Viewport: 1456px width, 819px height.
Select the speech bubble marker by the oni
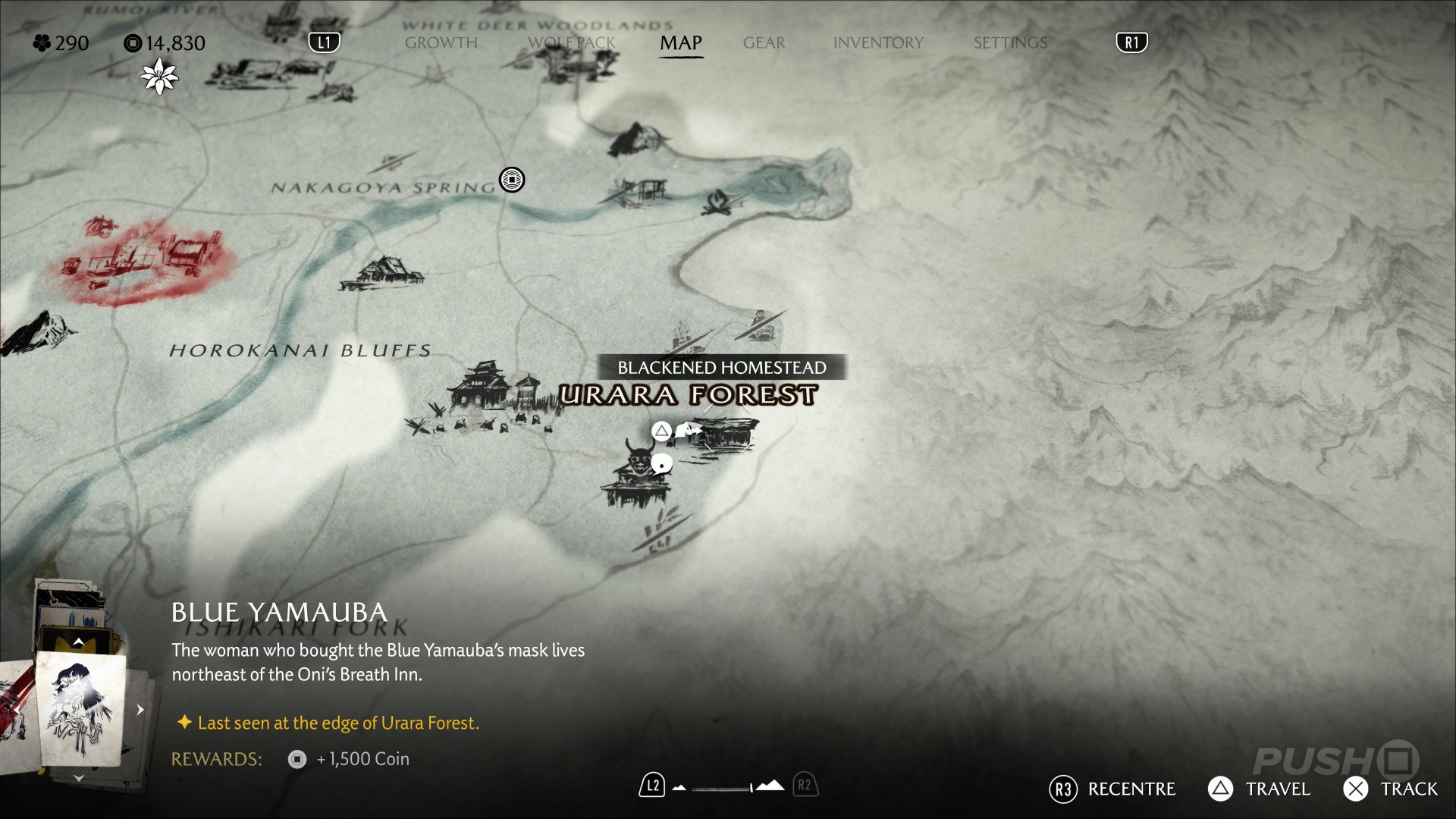tap(662, 463)
